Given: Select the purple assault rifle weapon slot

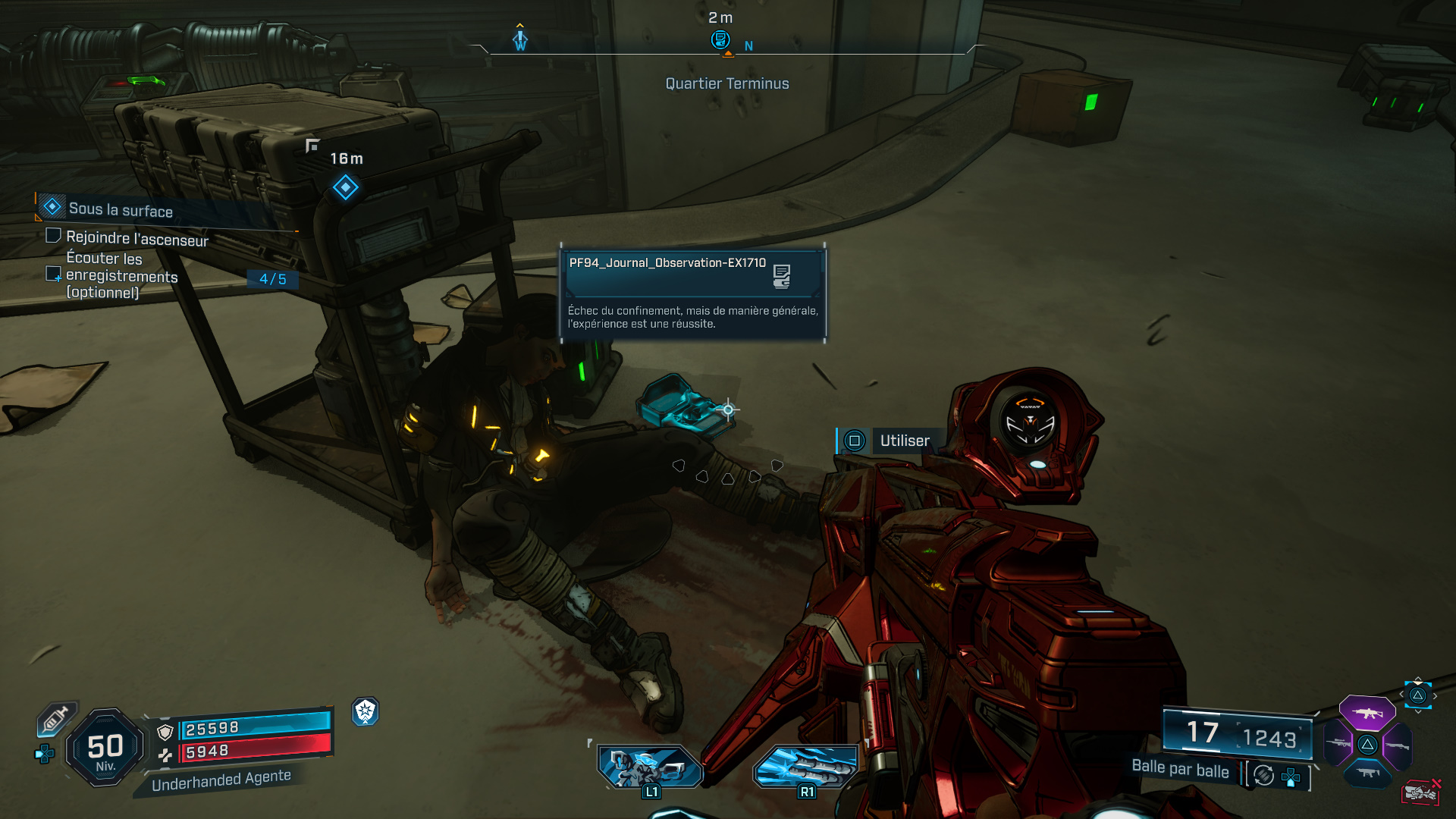Looking at the screenshot, I should point(1367,713).
